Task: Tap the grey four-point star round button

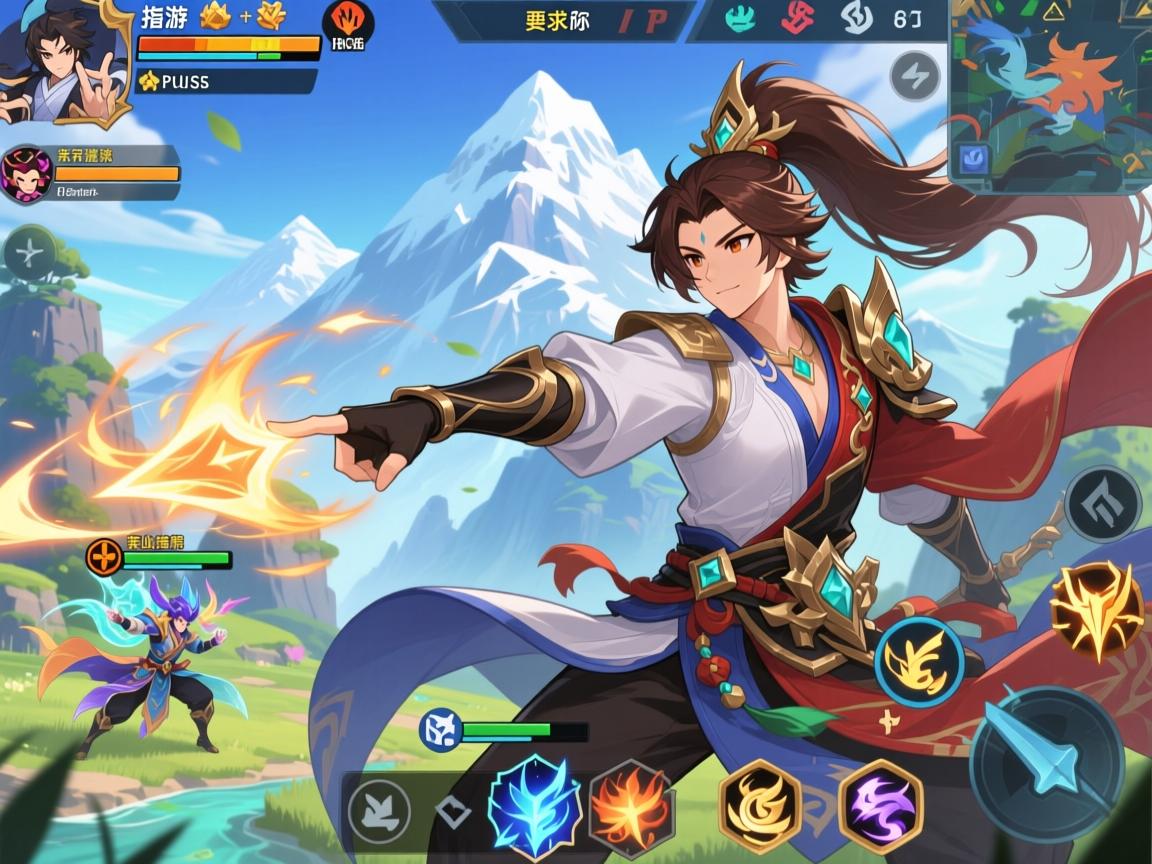Action: [30, 254]
